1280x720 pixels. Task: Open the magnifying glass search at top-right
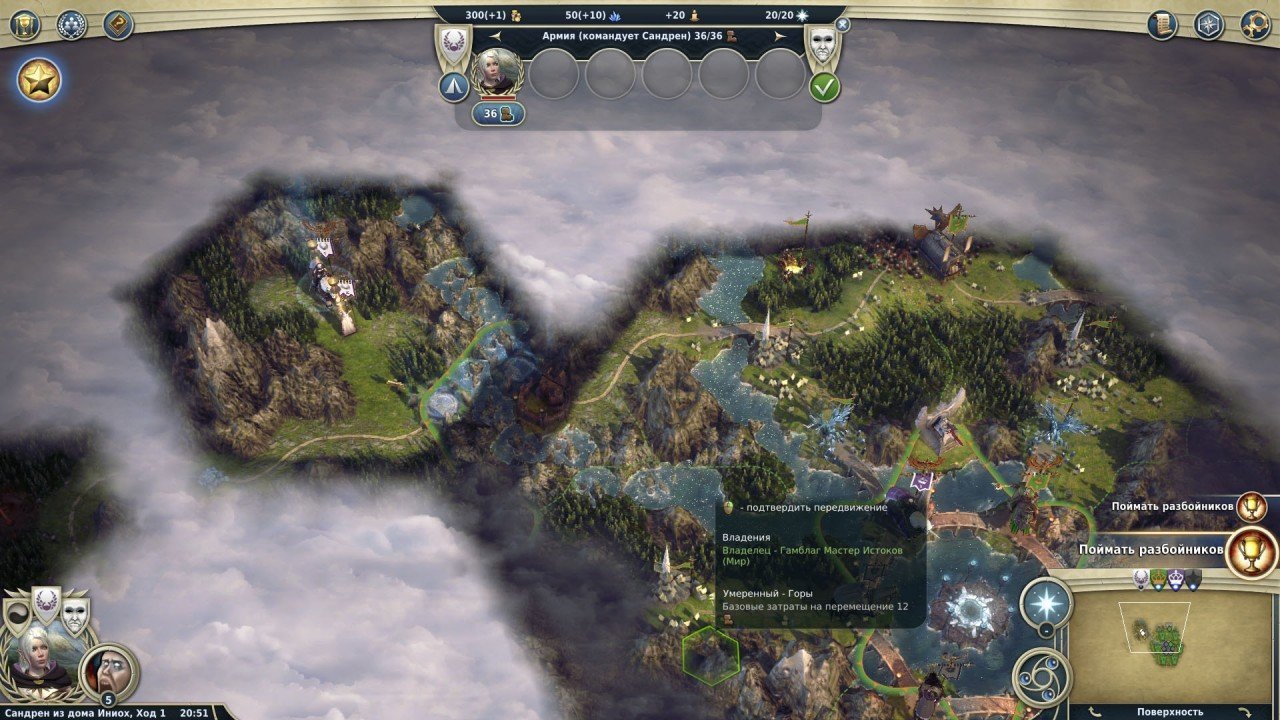click(1255, 25)
